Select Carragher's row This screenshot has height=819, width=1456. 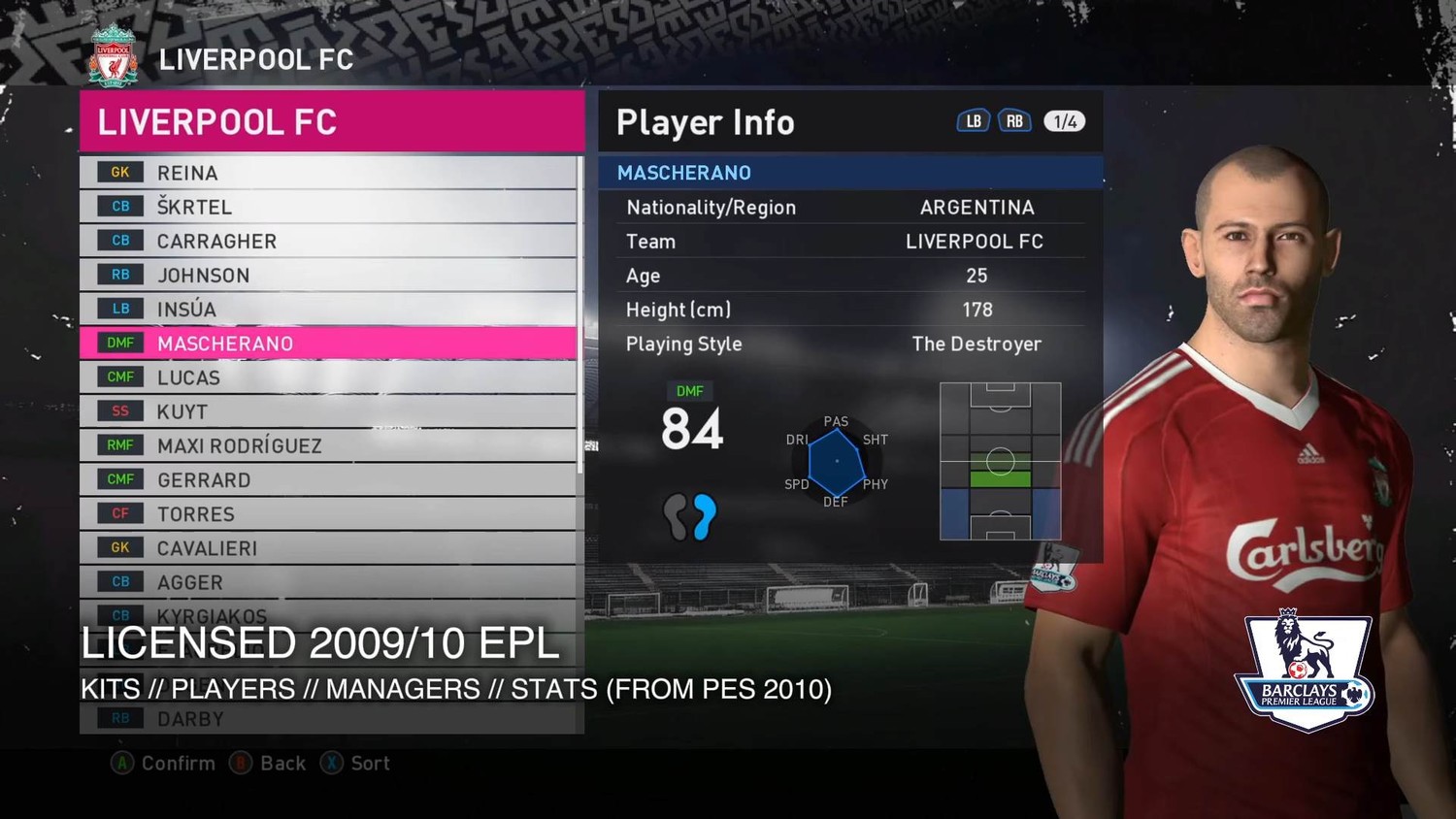328,241
